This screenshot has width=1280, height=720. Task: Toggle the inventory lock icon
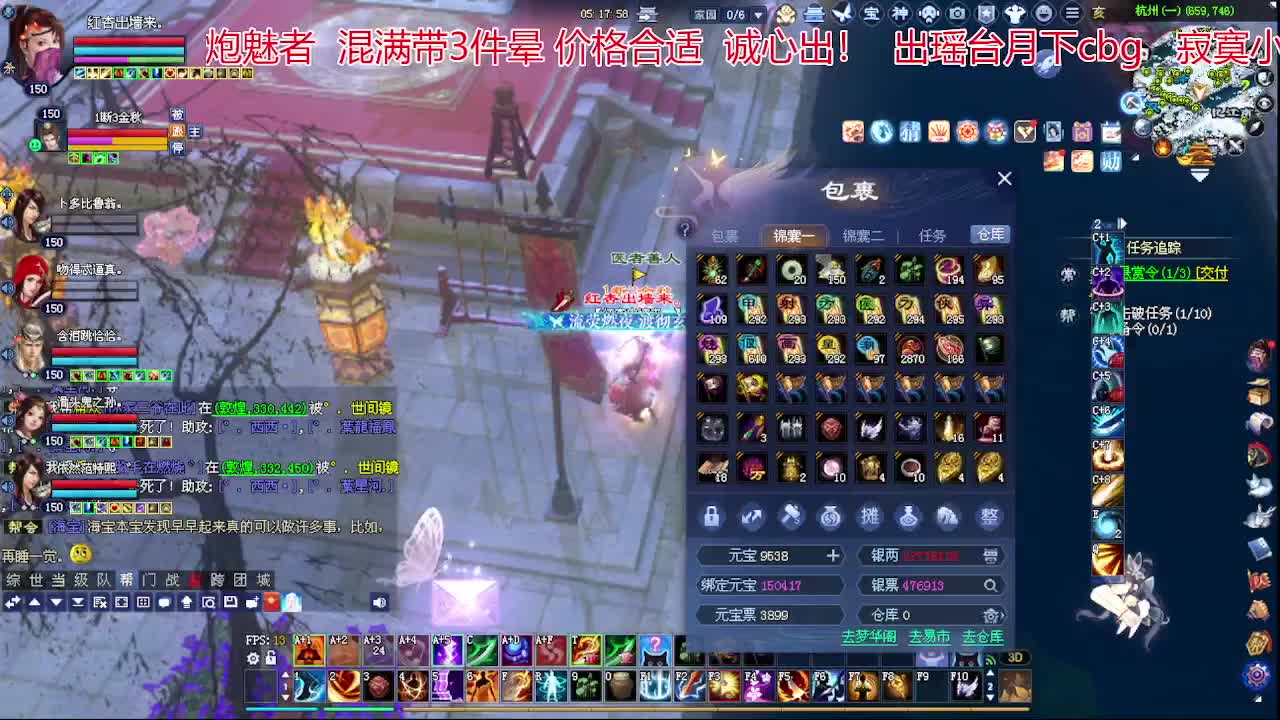[711, 517]
